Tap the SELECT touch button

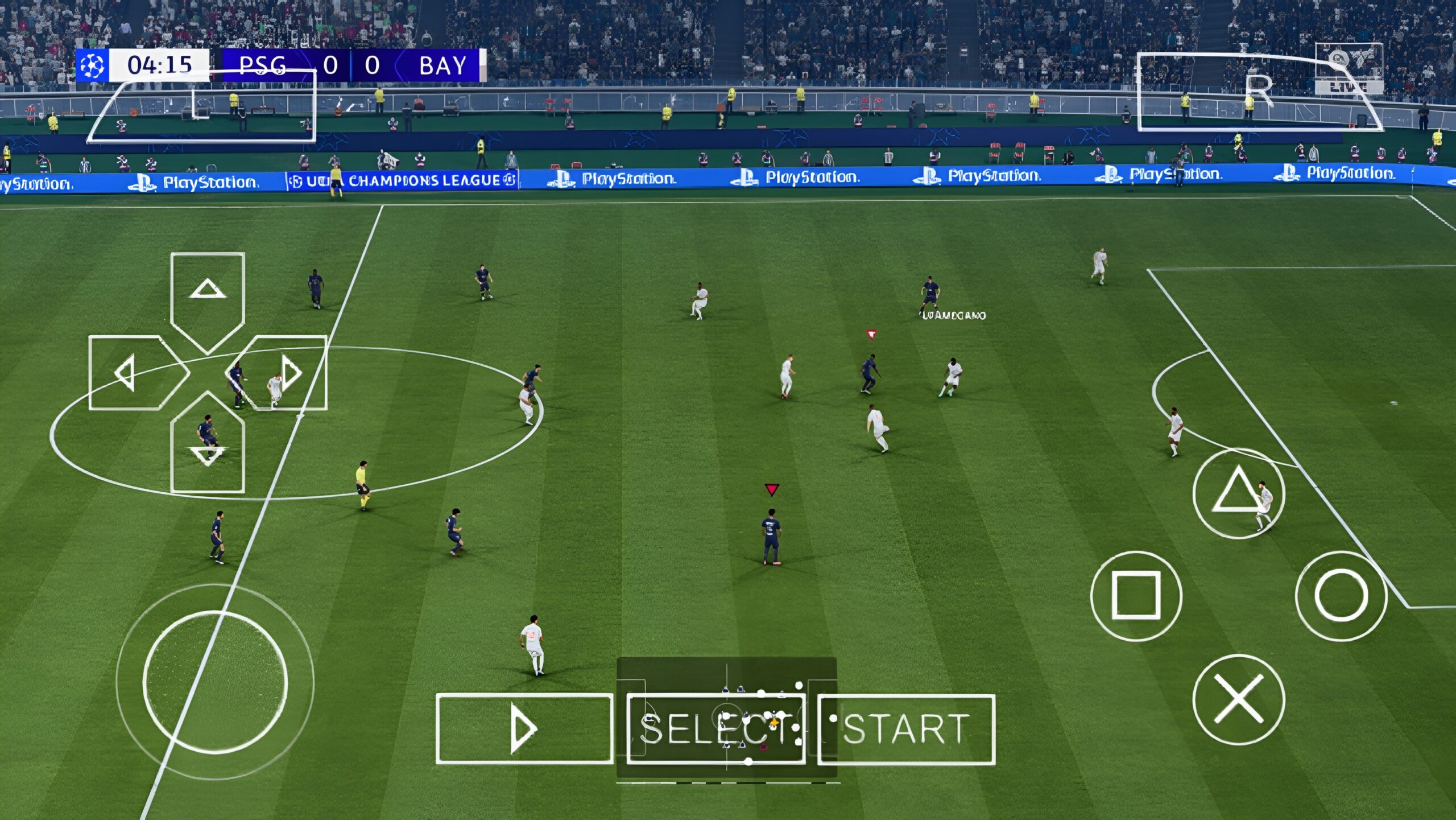715,729
